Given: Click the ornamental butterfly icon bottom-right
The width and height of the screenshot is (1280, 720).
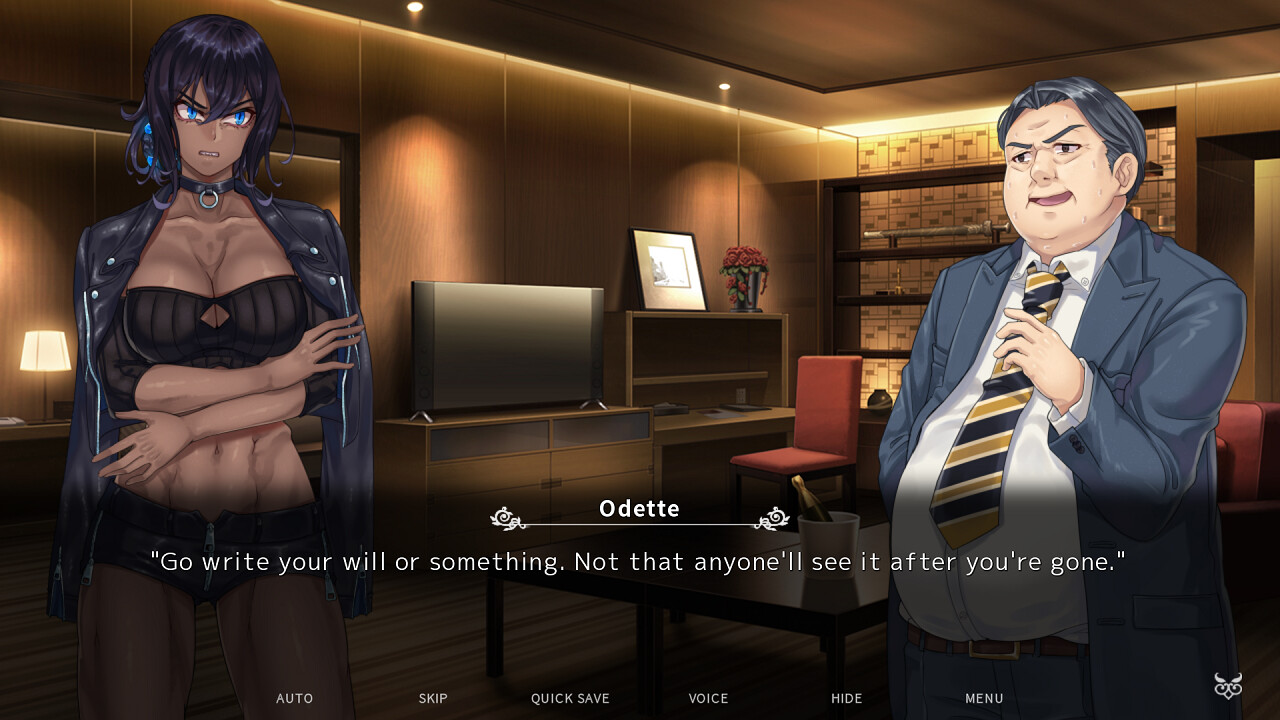Looking at the screenshot, I should tap(1227, 688).
